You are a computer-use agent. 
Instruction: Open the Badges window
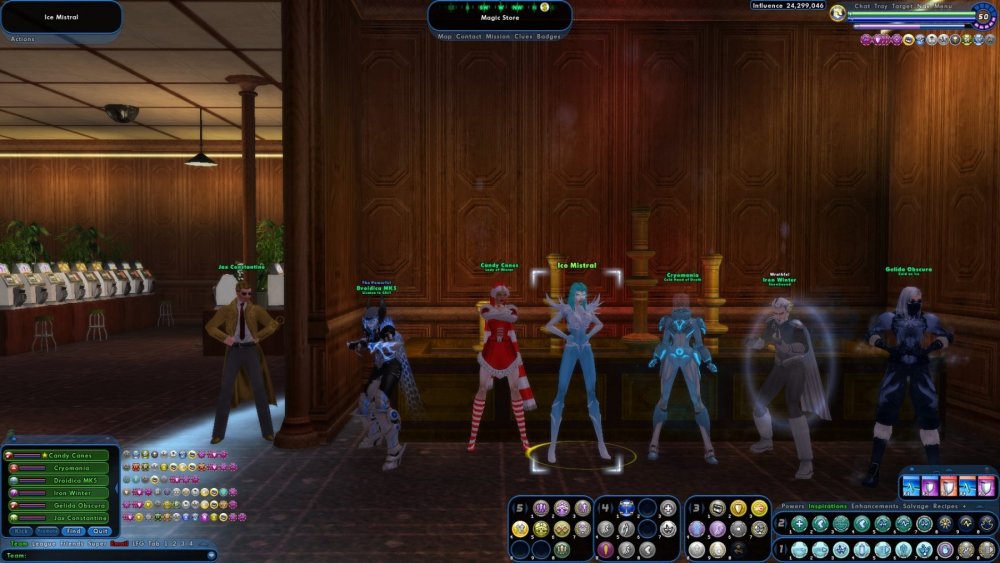[549, 36]
